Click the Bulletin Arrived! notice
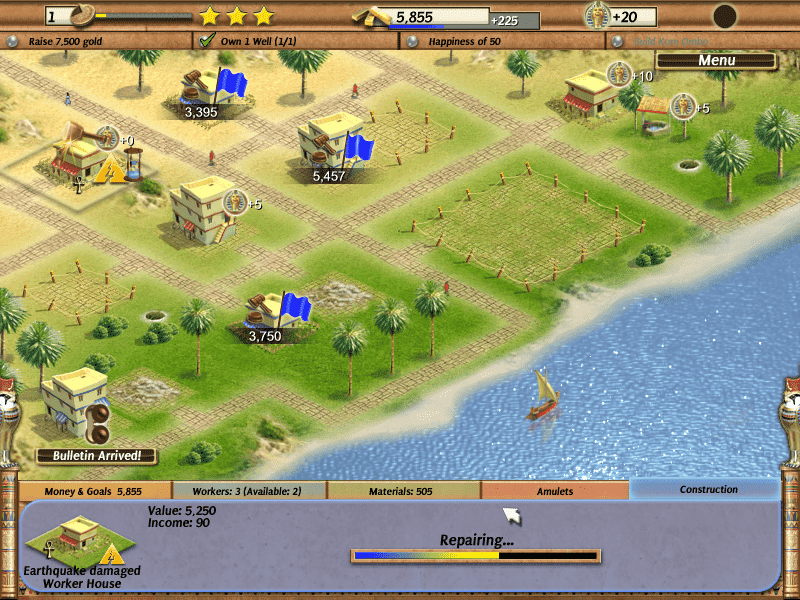 click(x=97, y=456)
